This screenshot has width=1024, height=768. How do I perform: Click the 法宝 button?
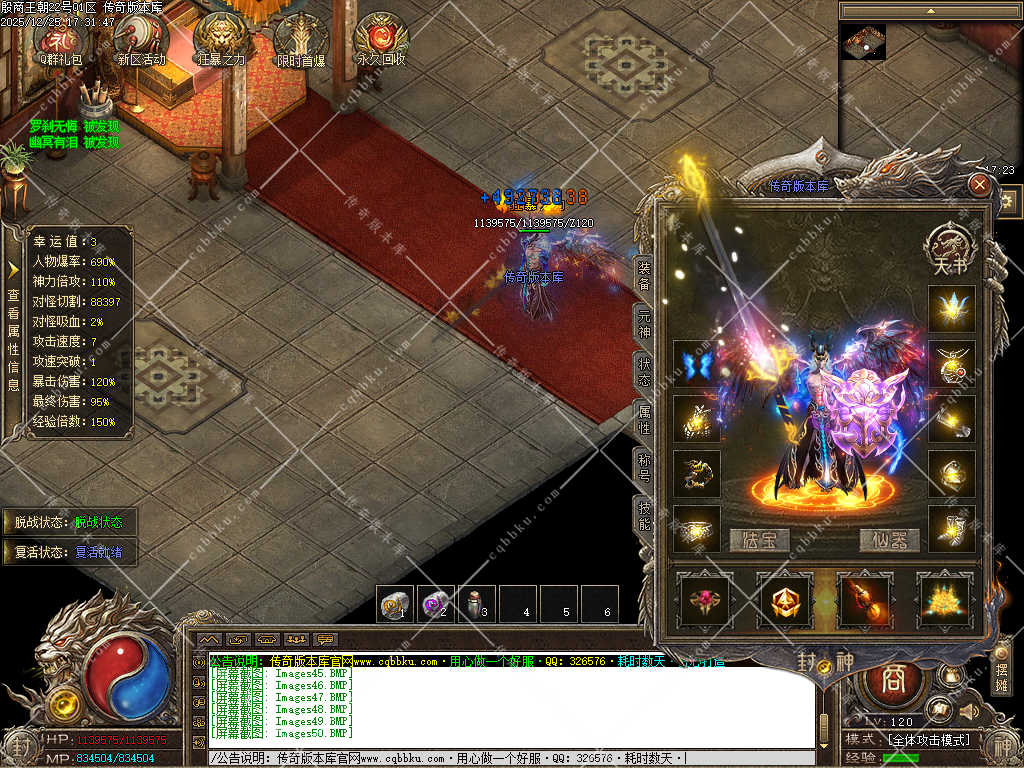(x=759, y=541)
